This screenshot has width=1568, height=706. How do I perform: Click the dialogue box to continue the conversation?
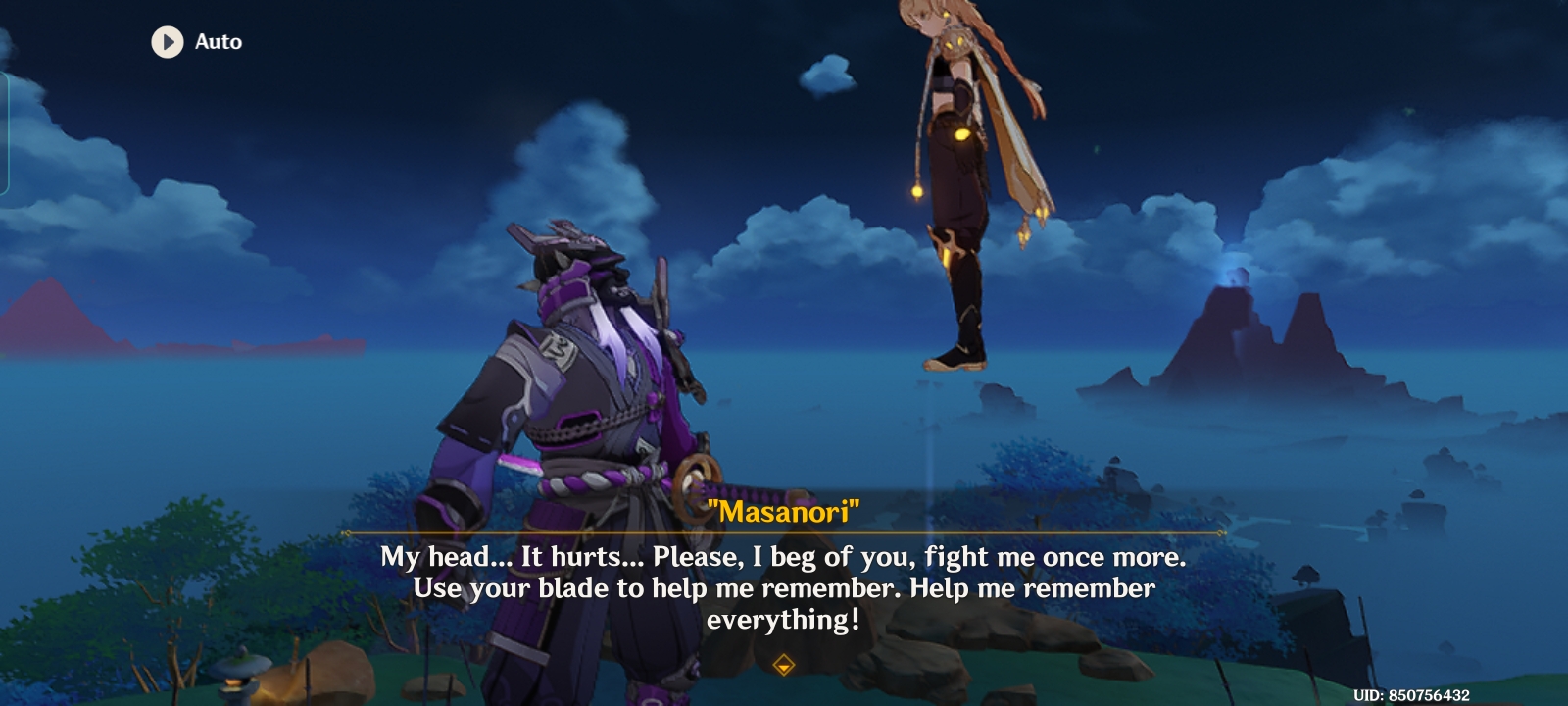(x=784, y=588)
